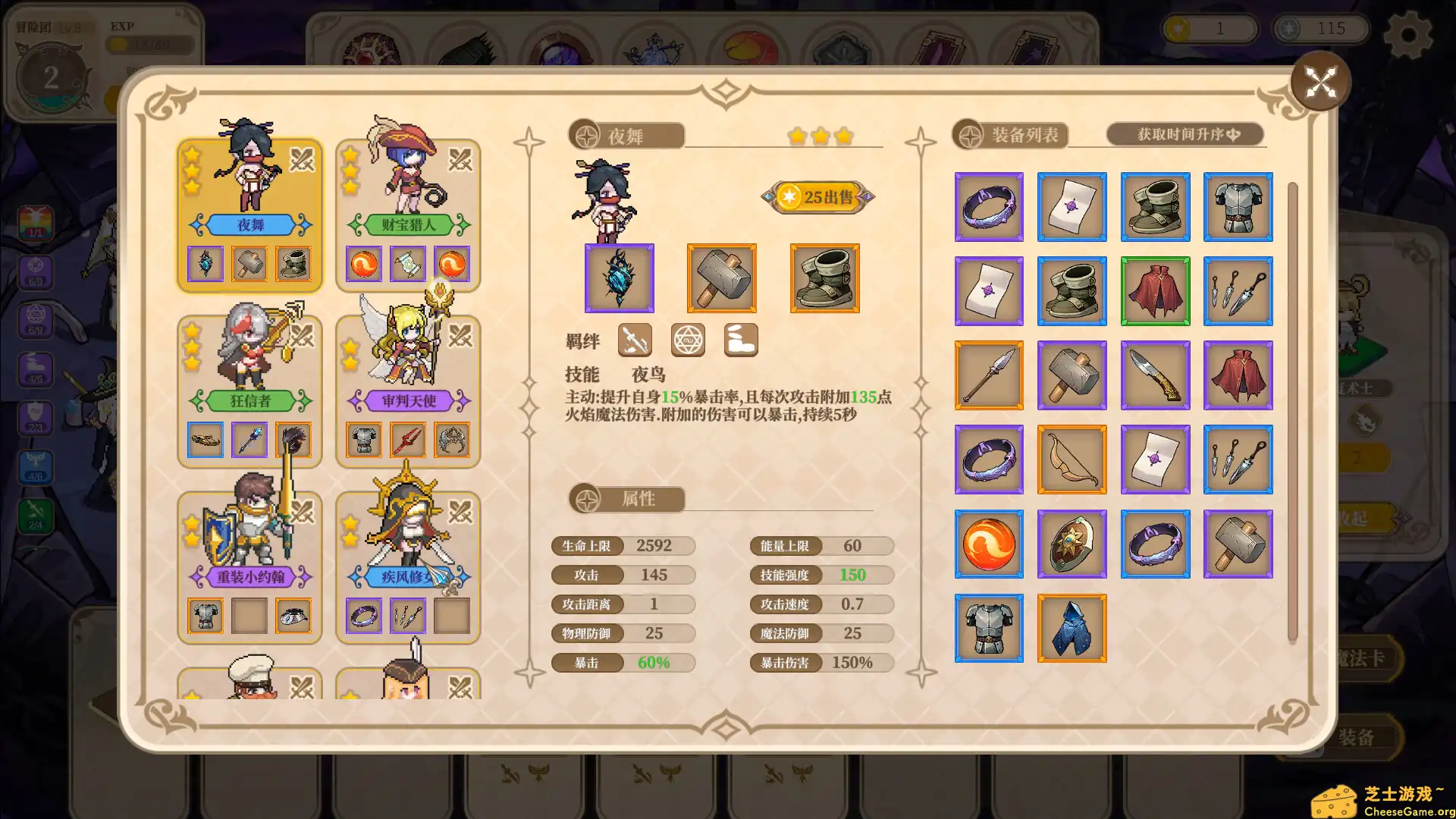This screenshot has width=1456, height=819.
Task: Toggle the crossed-swords switch on 财宝猎人's card
Action: [460, 162]
